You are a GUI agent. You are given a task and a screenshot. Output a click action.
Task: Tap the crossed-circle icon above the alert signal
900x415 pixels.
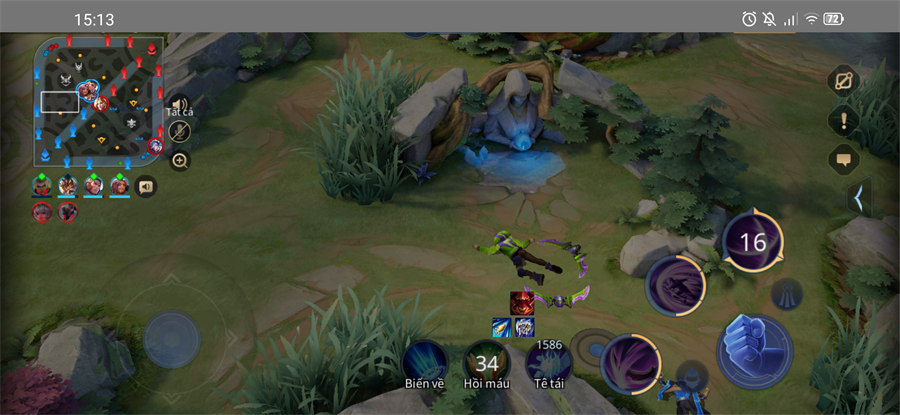click(x=843, y=81)
